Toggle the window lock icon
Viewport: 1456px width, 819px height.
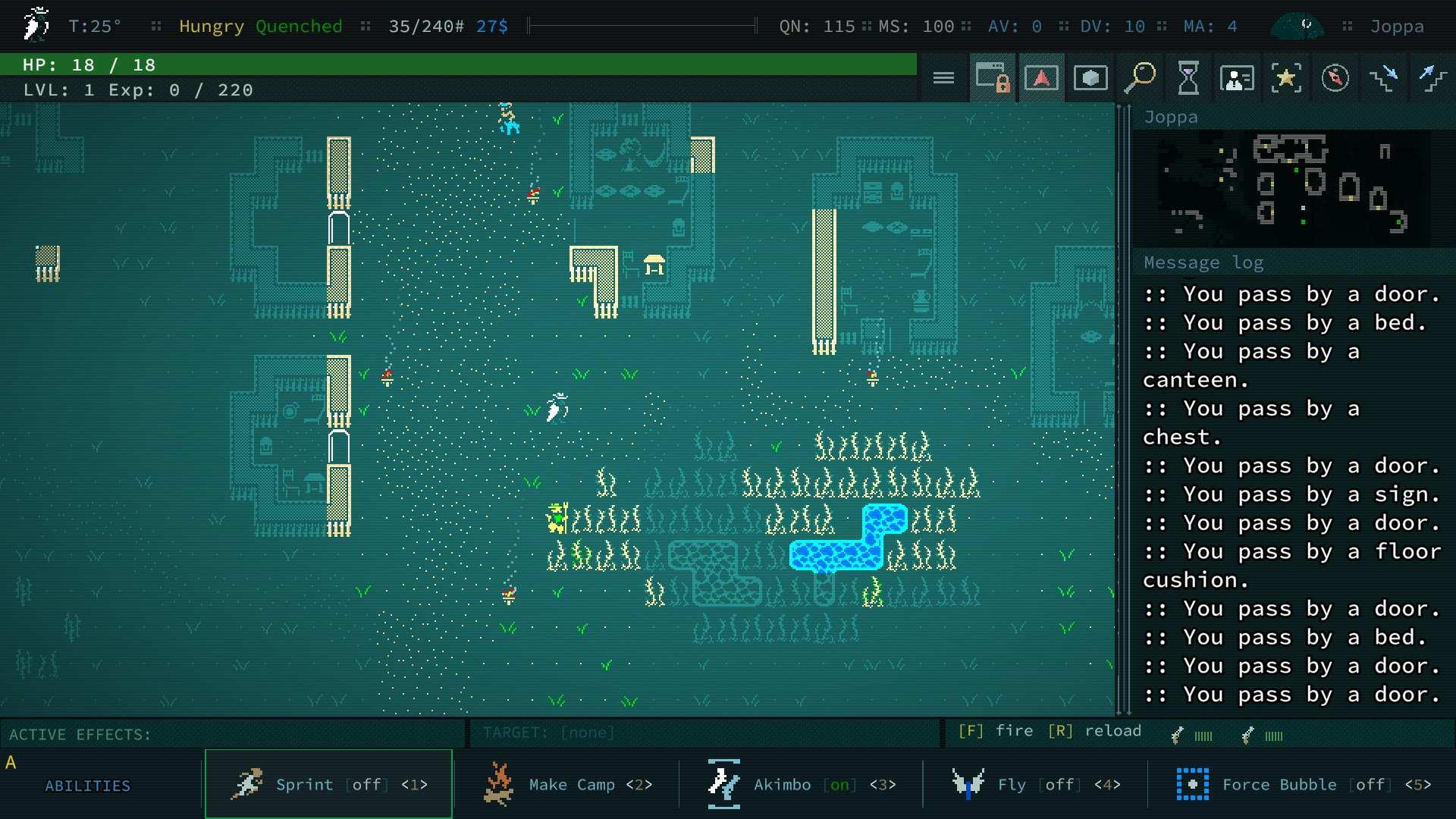pos(993,78)
